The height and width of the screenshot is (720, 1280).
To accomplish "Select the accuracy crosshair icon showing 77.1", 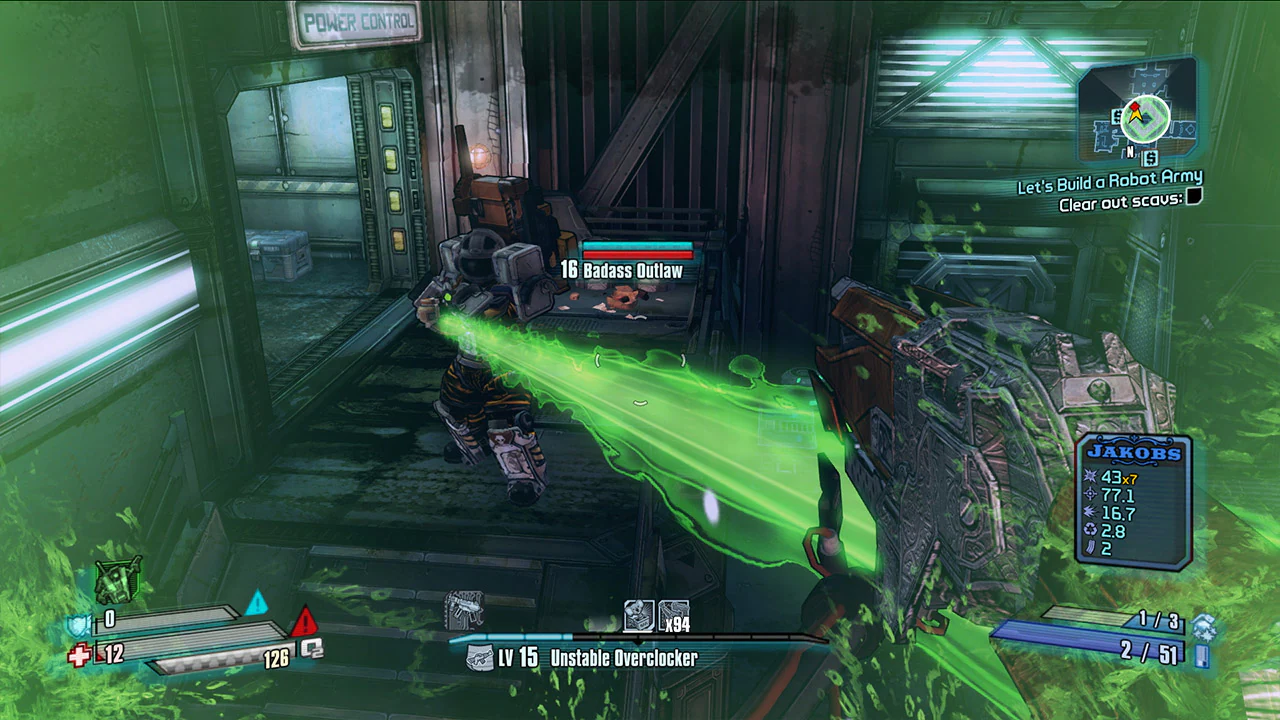I will pos(1090,493).
